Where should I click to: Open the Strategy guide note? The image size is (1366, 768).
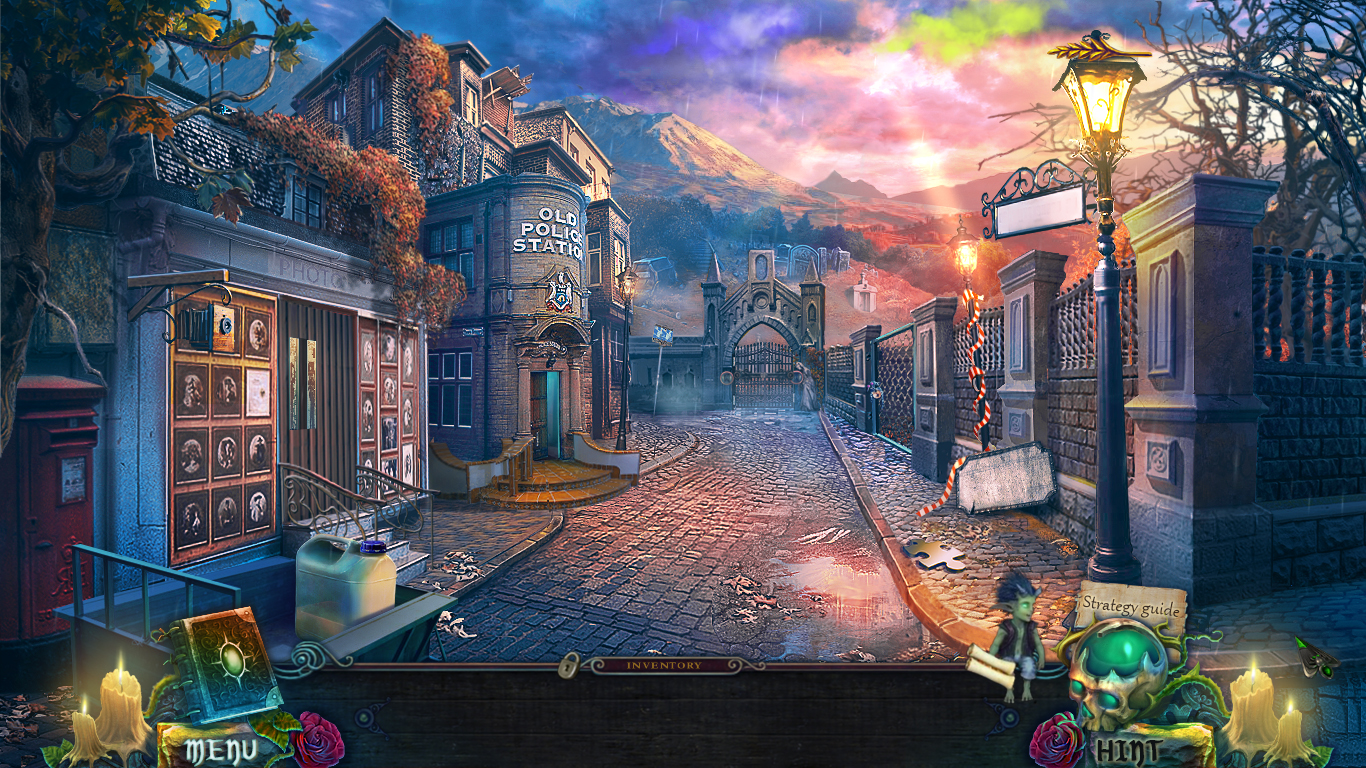(1133, 605)
